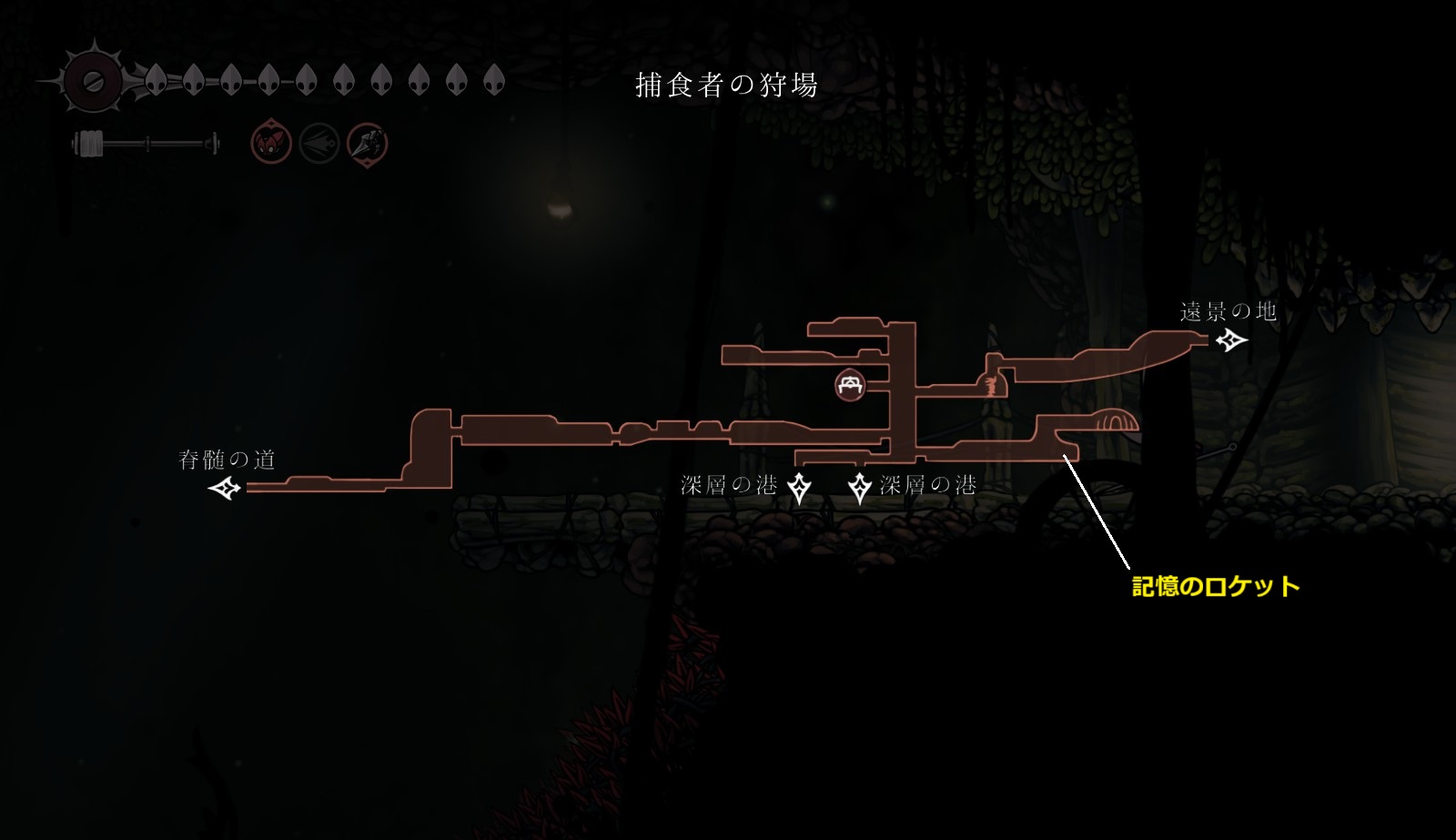Screen dimensions: 1456x840
Task: Select the red bug-face tool icon
Action: pos(271,144)
